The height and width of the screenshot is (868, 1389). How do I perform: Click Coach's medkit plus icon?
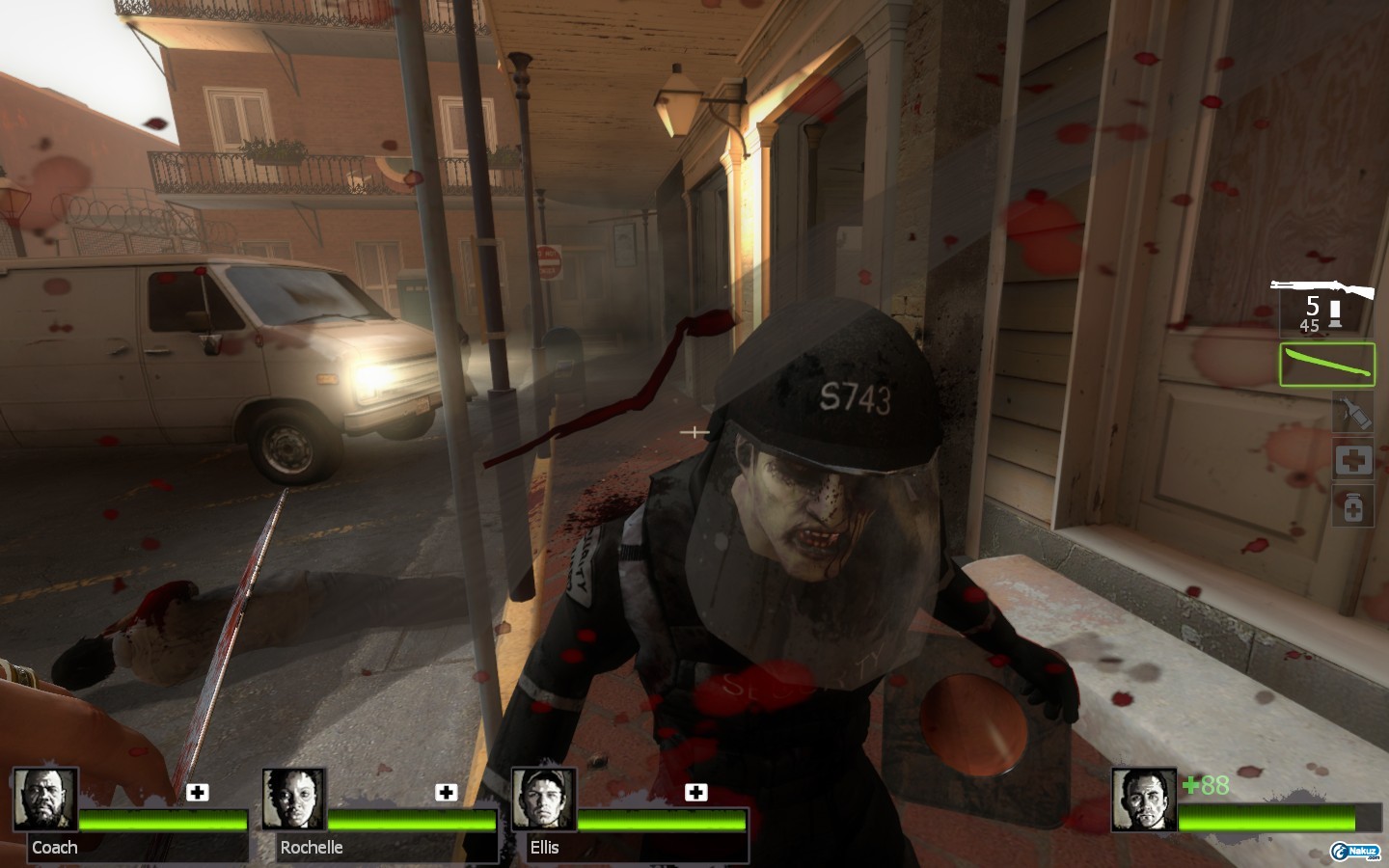198,793
